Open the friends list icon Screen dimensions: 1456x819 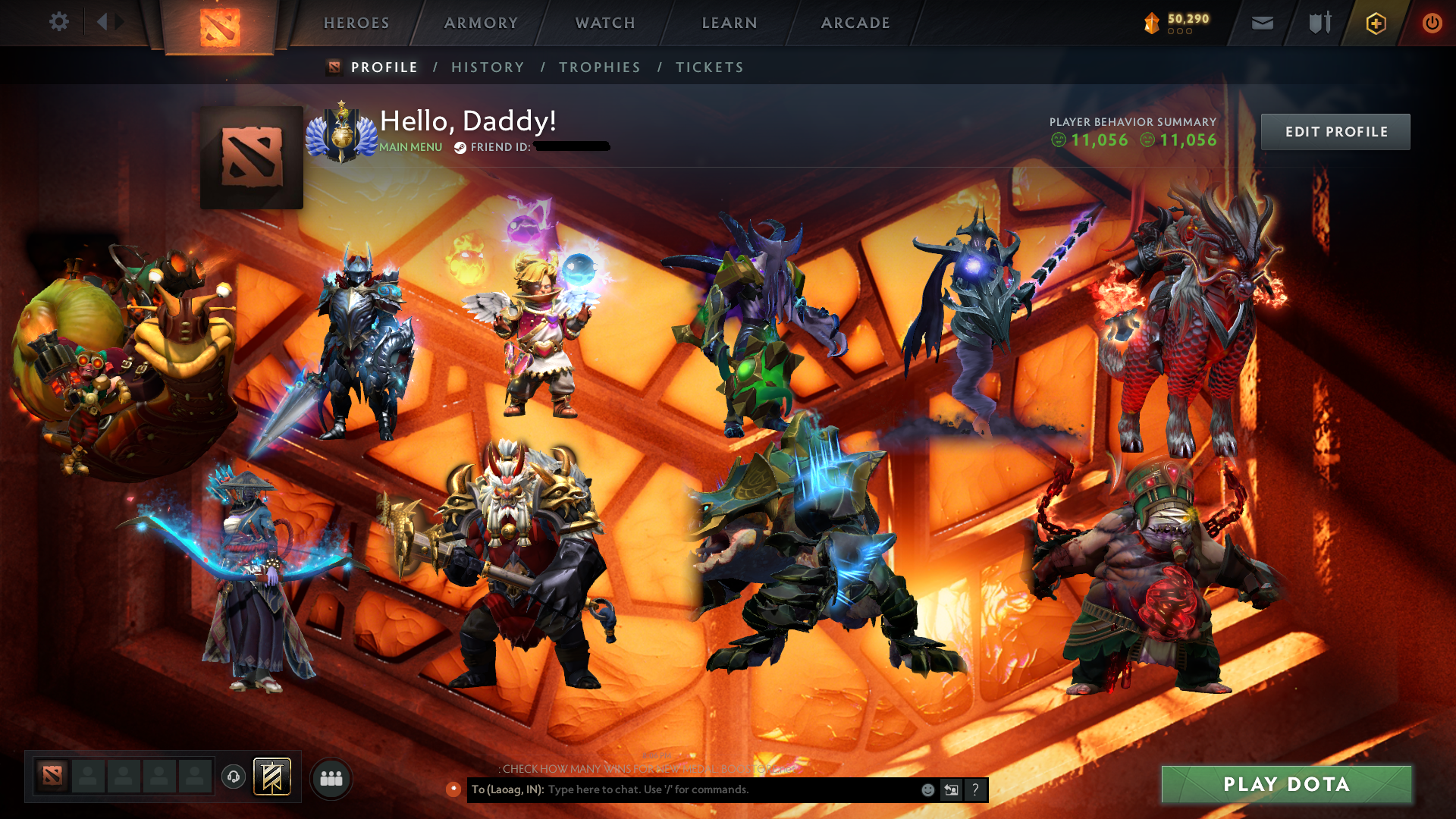(331, 779)
